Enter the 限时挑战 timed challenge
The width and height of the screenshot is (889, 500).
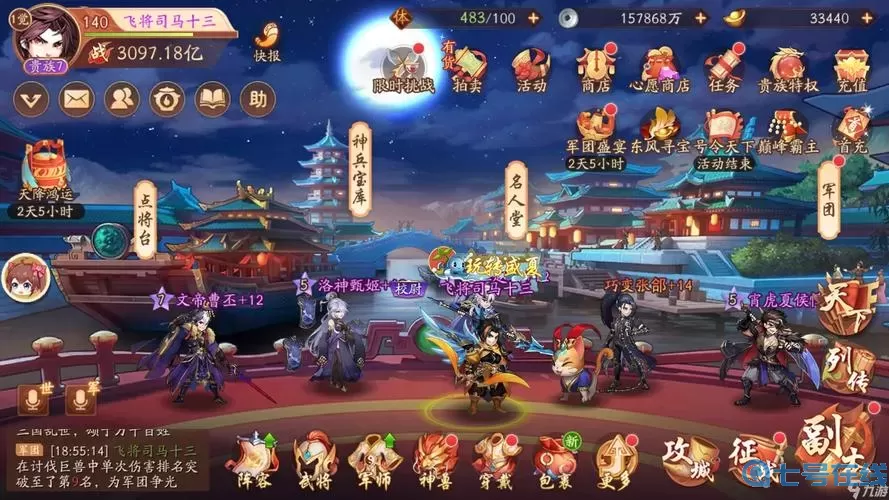point(403,68)
